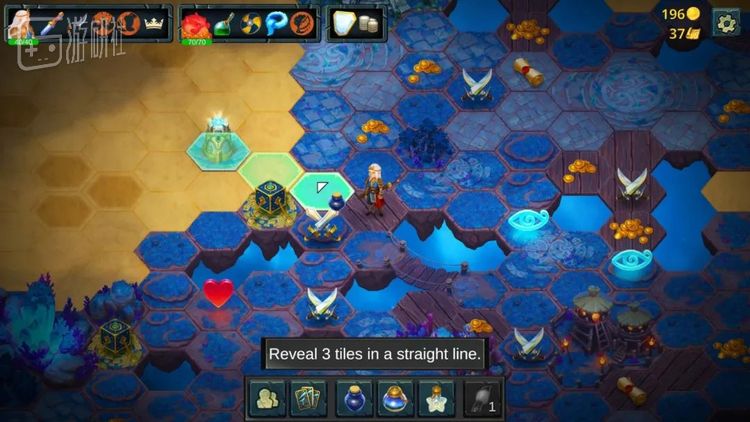The height and width of the screenshot is (422, 750).
Task: Select the crown icon in hero panel
Action: [153, 23]
